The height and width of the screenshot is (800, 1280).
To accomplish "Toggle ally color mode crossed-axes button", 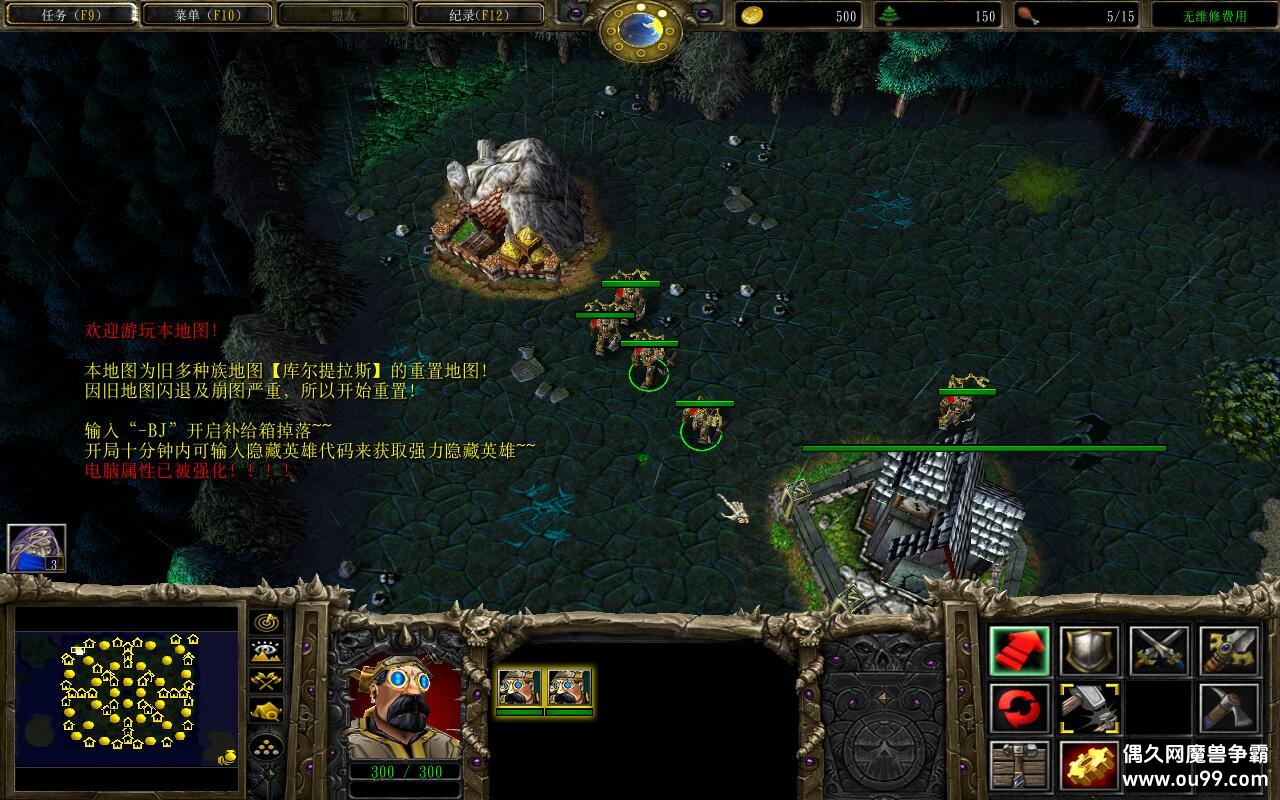I will click(x=266, y=681).
